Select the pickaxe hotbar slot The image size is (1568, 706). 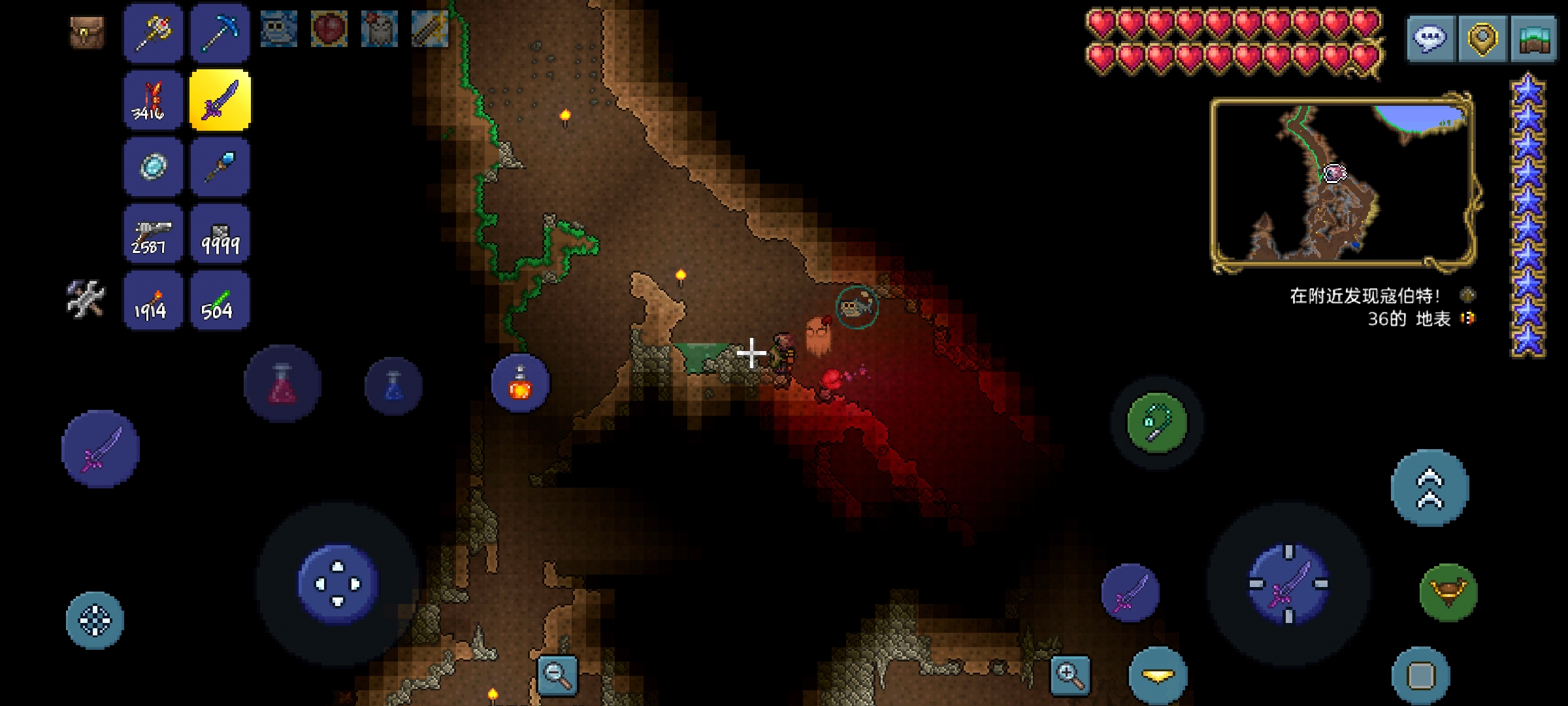(x=220, y=33)
